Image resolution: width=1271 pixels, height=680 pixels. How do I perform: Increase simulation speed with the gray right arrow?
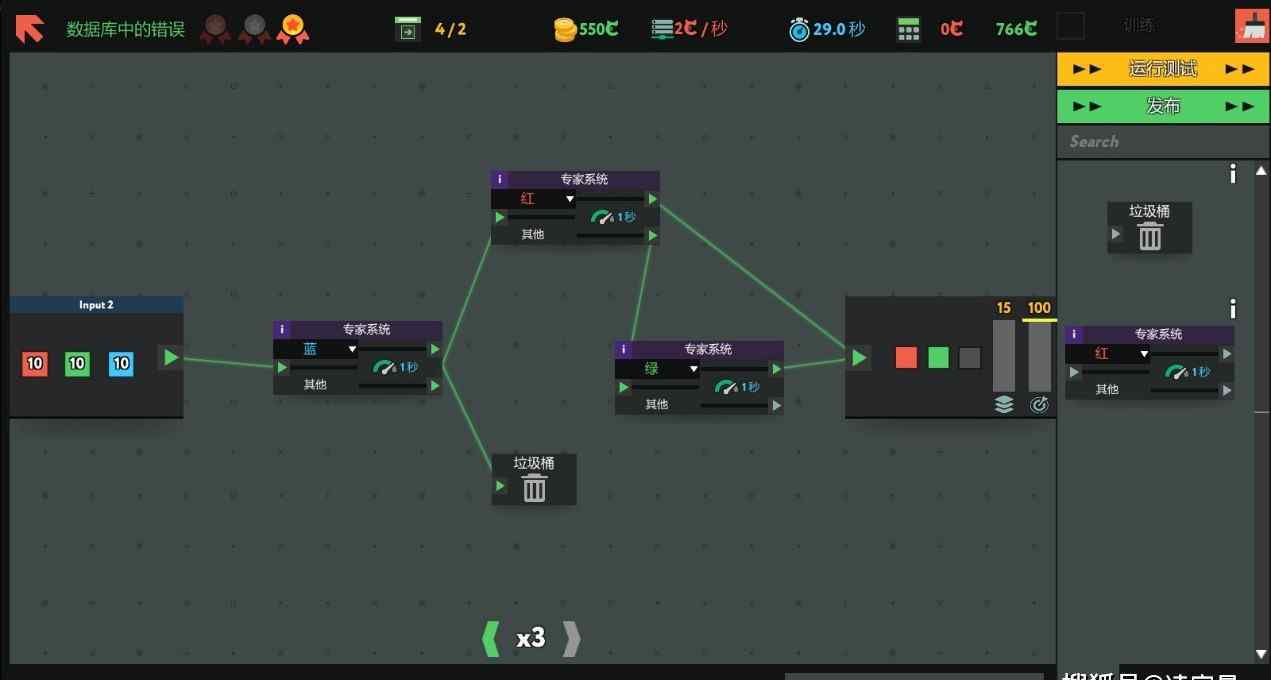571,638
